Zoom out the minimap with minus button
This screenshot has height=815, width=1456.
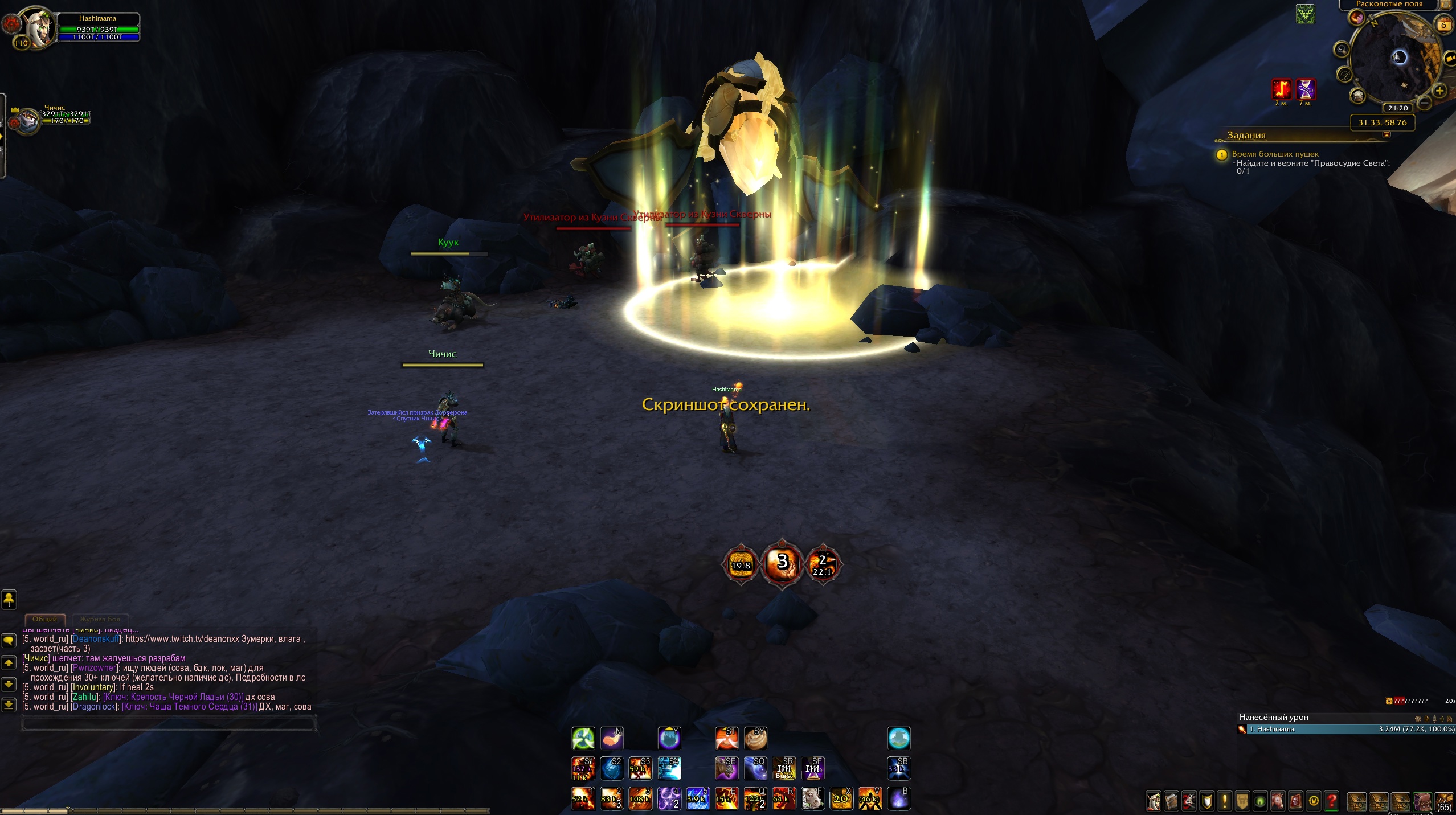tap(1424, 103)
